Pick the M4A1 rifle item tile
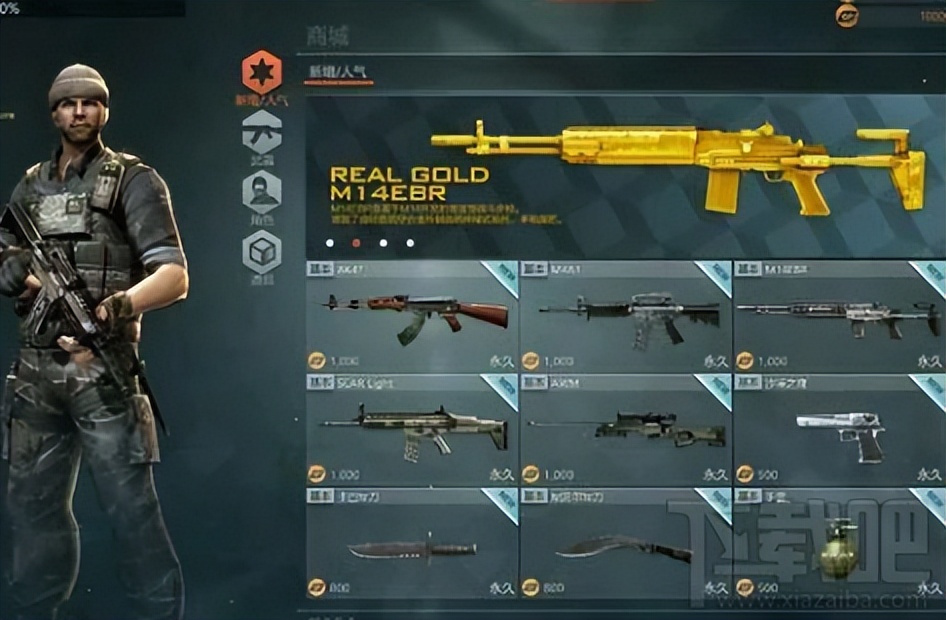Viewport: 946px width, 620px height. click(x=626, y=316)
